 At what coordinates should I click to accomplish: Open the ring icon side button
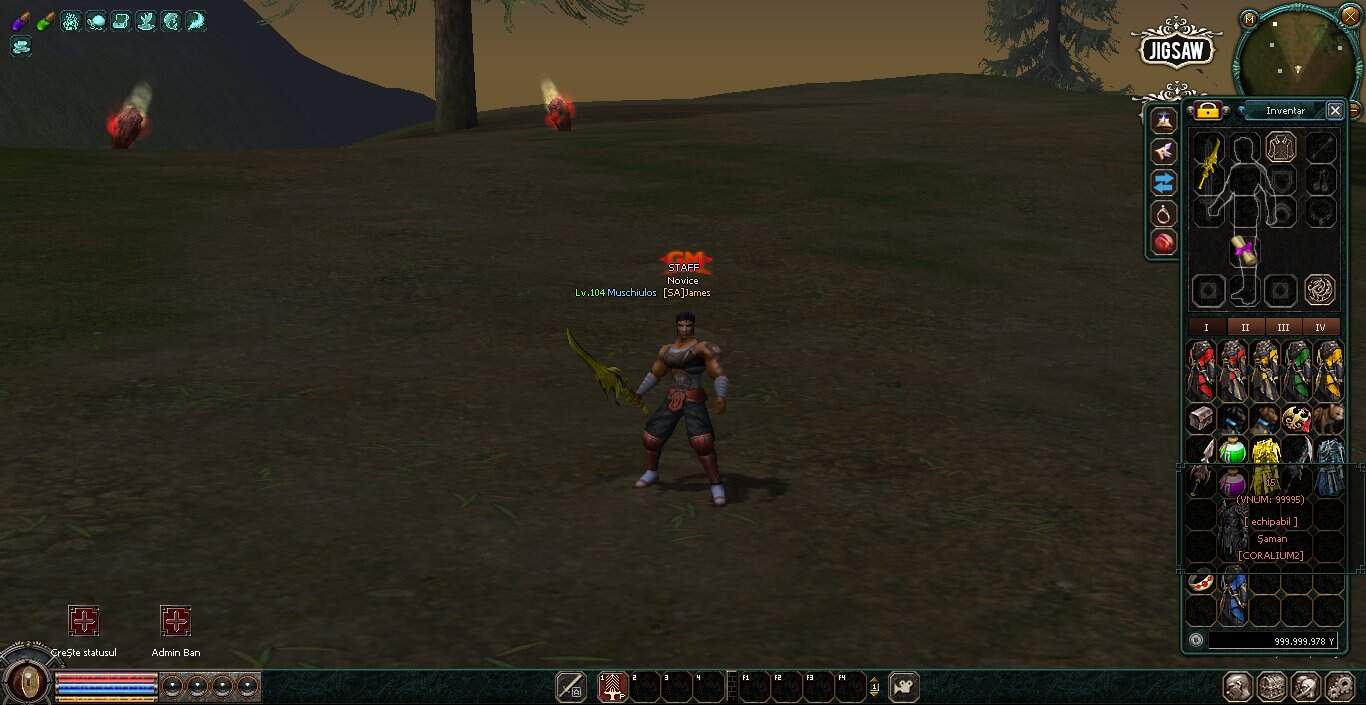click(x=1163, y=213)
